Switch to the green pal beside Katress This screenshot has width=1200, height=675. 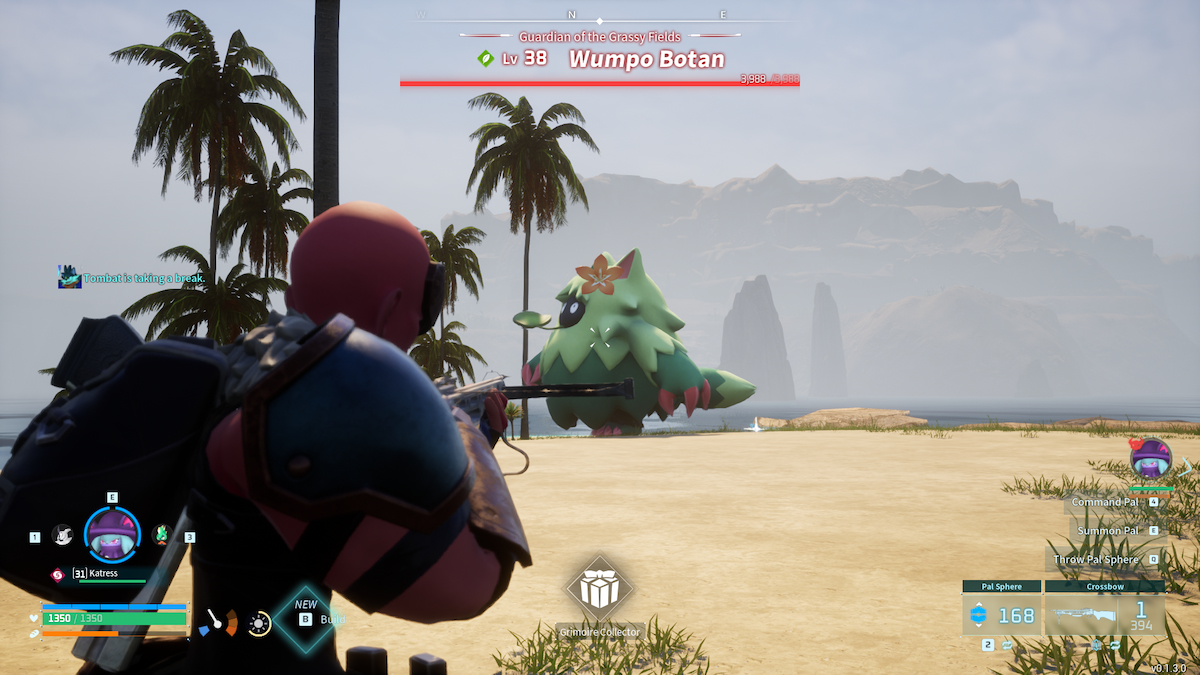[160, 535]
